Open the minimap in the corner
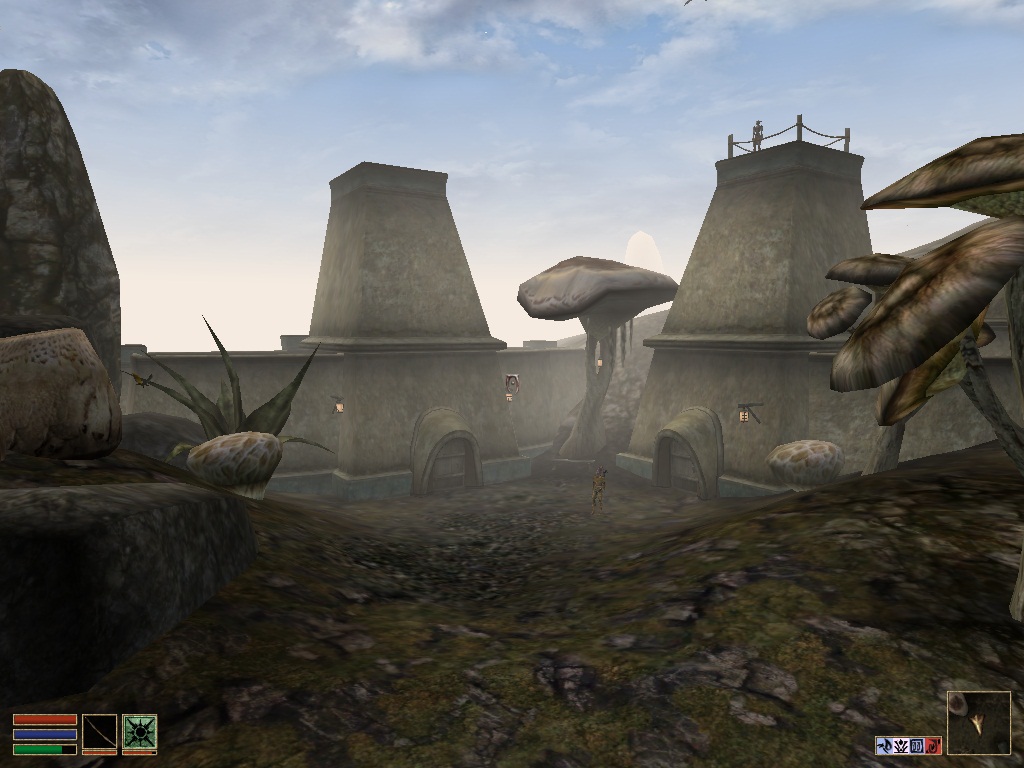1024x768 pixels. (x=978, y=723)
